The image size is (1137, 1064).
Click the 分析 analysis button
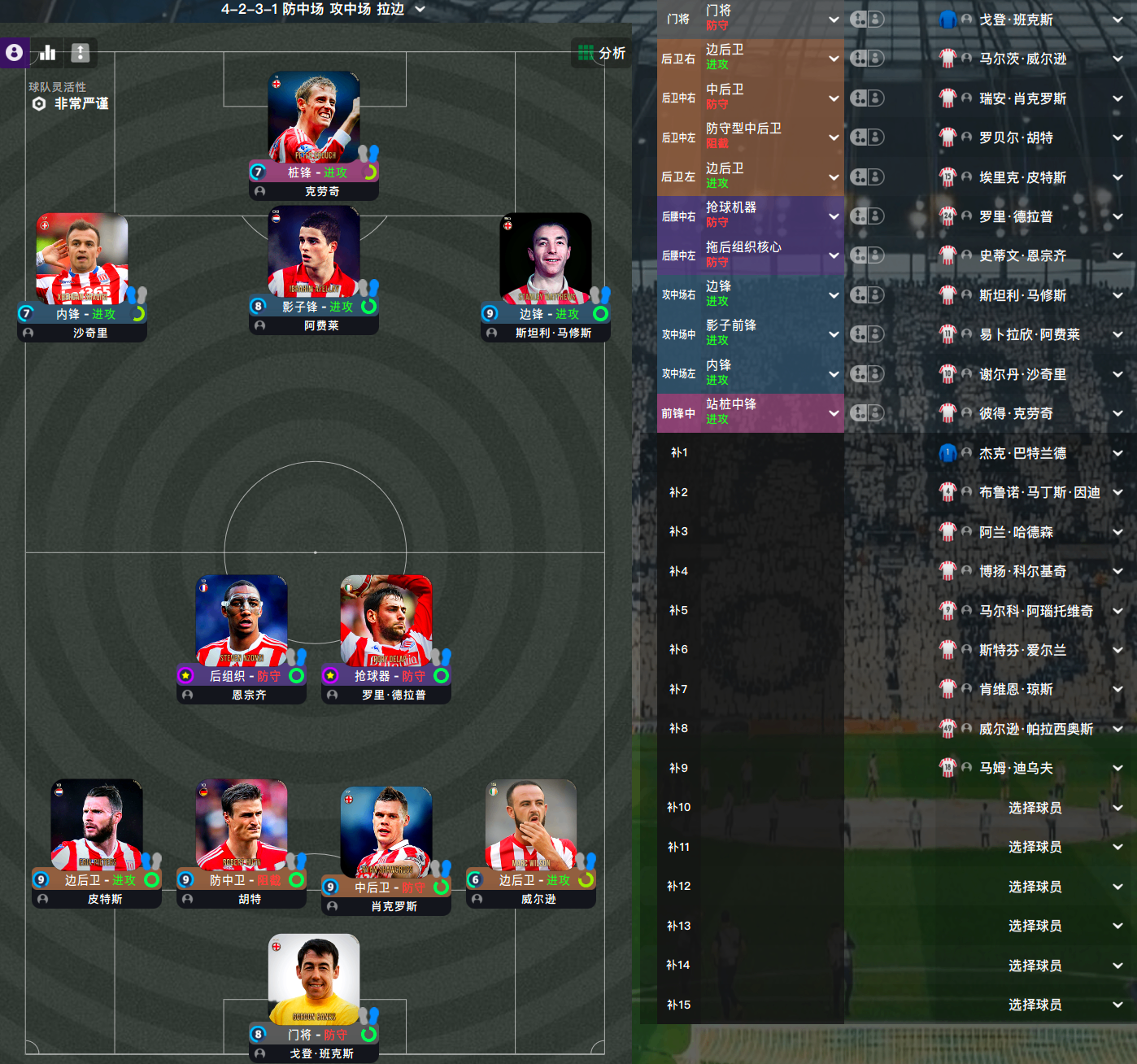602,53
